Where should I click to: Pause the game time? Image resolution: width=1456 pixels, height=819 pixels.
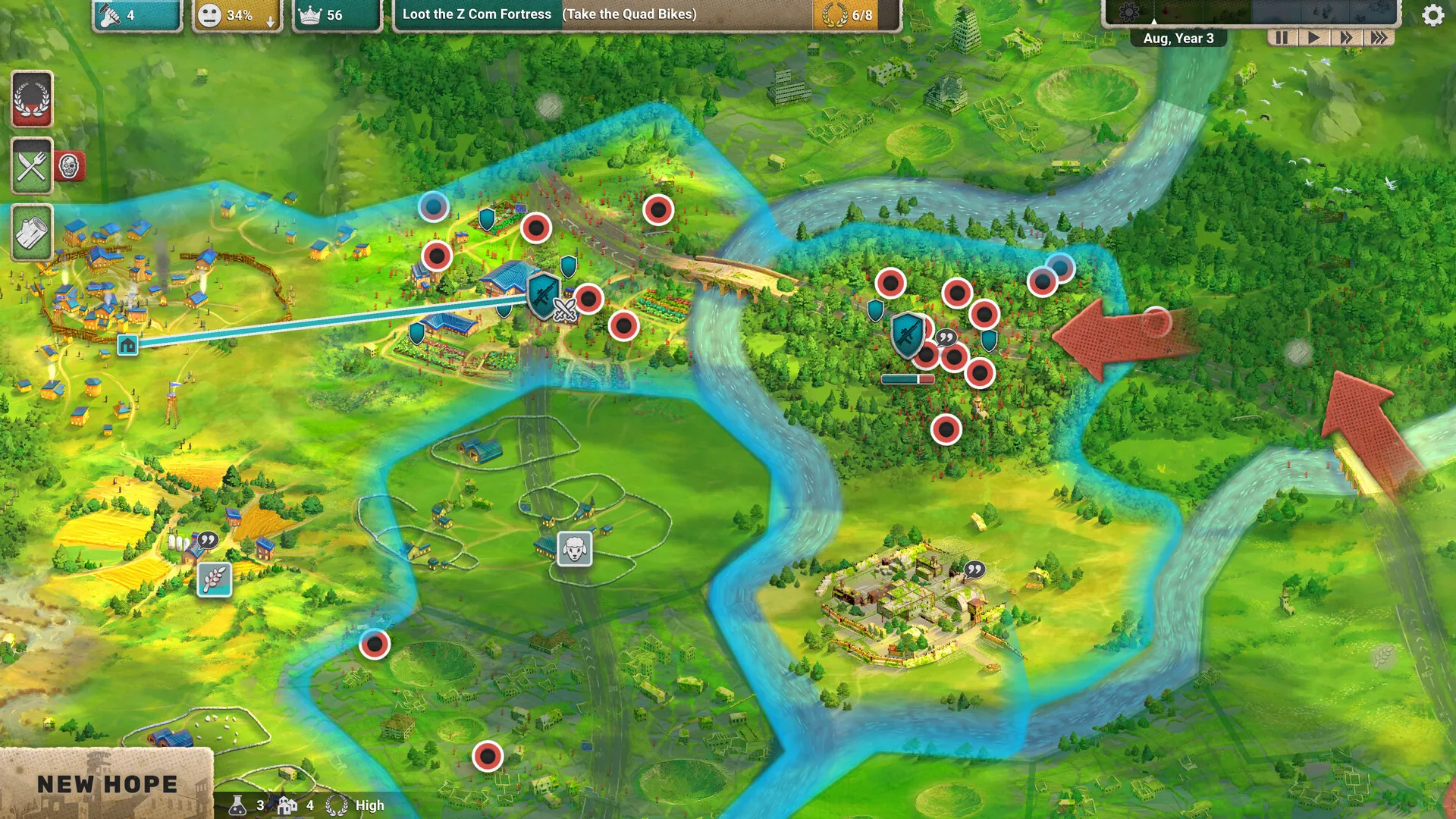(x=1282, y=38)
